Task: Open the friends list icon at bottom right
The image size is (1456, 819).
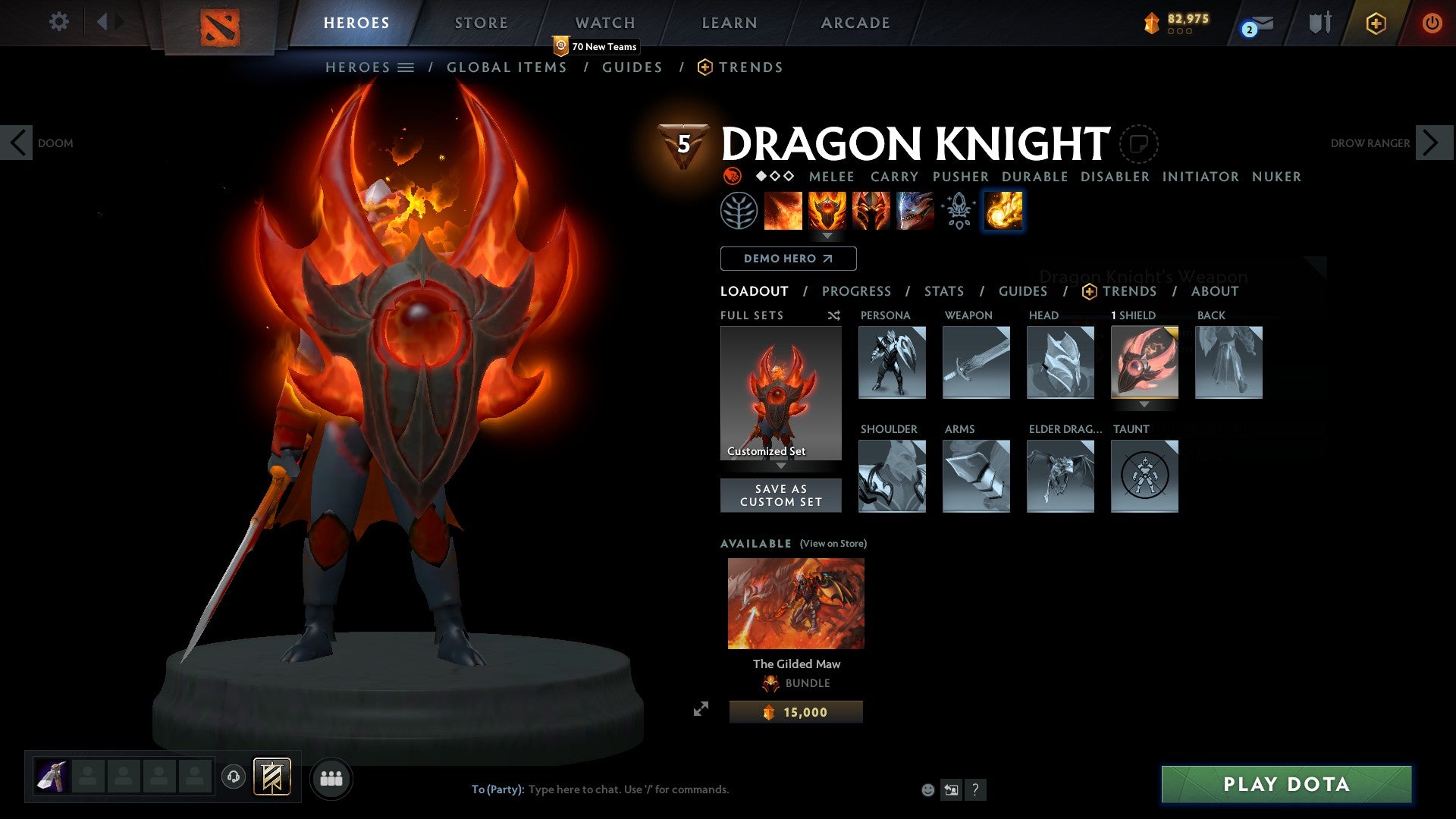Action: coord(331,777)
